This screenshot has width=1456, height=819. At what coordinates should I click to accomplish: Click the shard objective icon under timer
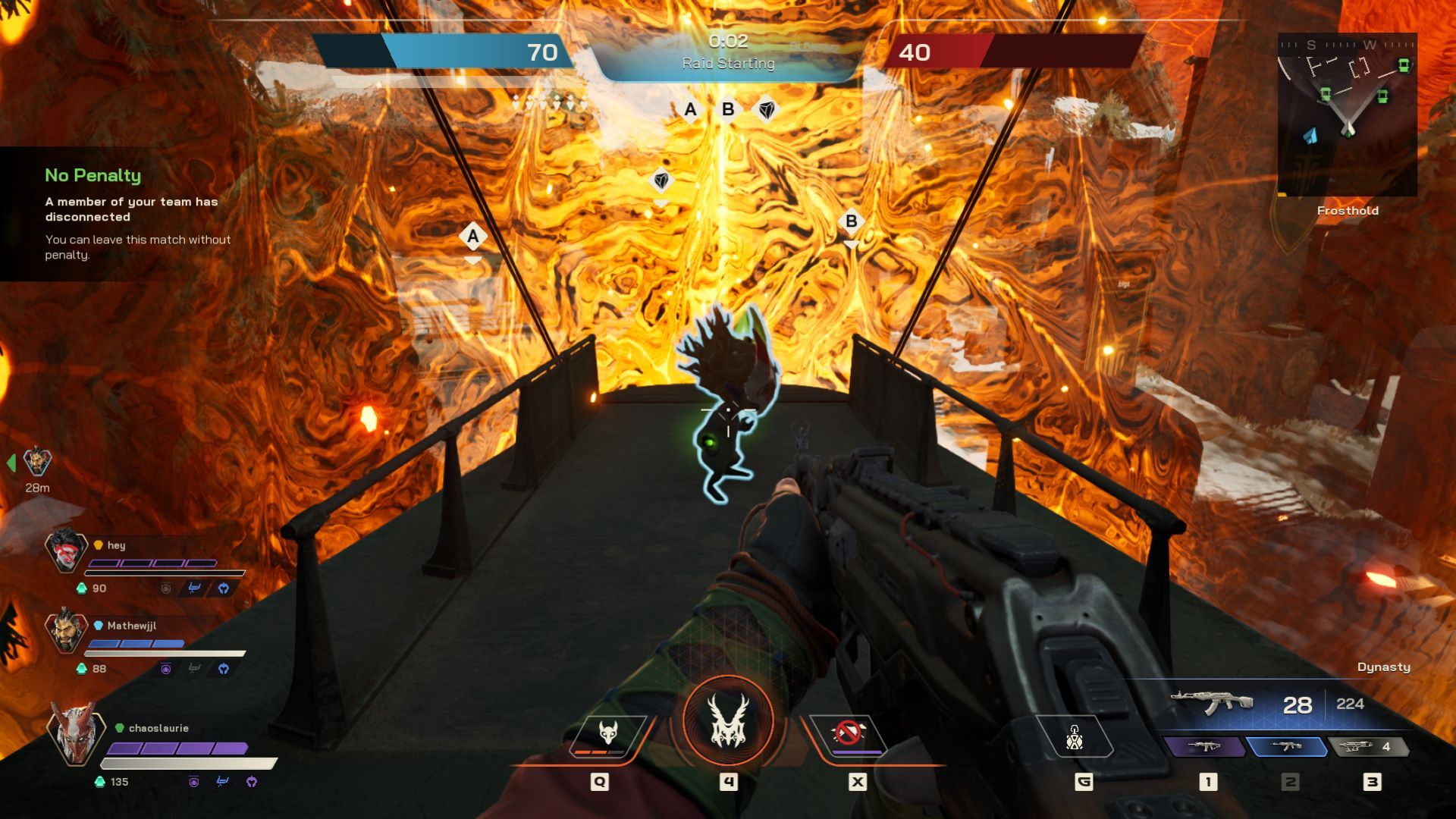[x=767, y=110]
